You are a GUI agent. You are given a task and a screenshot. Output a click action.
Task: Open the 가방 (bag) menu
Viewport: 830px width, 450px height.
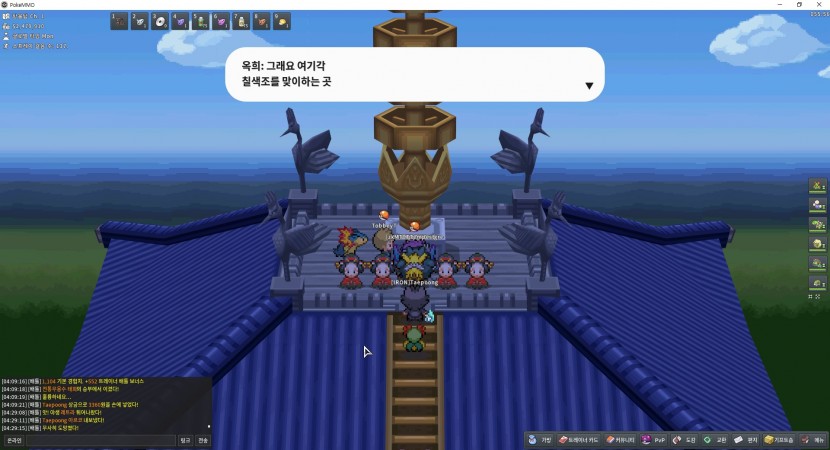pos(541,440)
